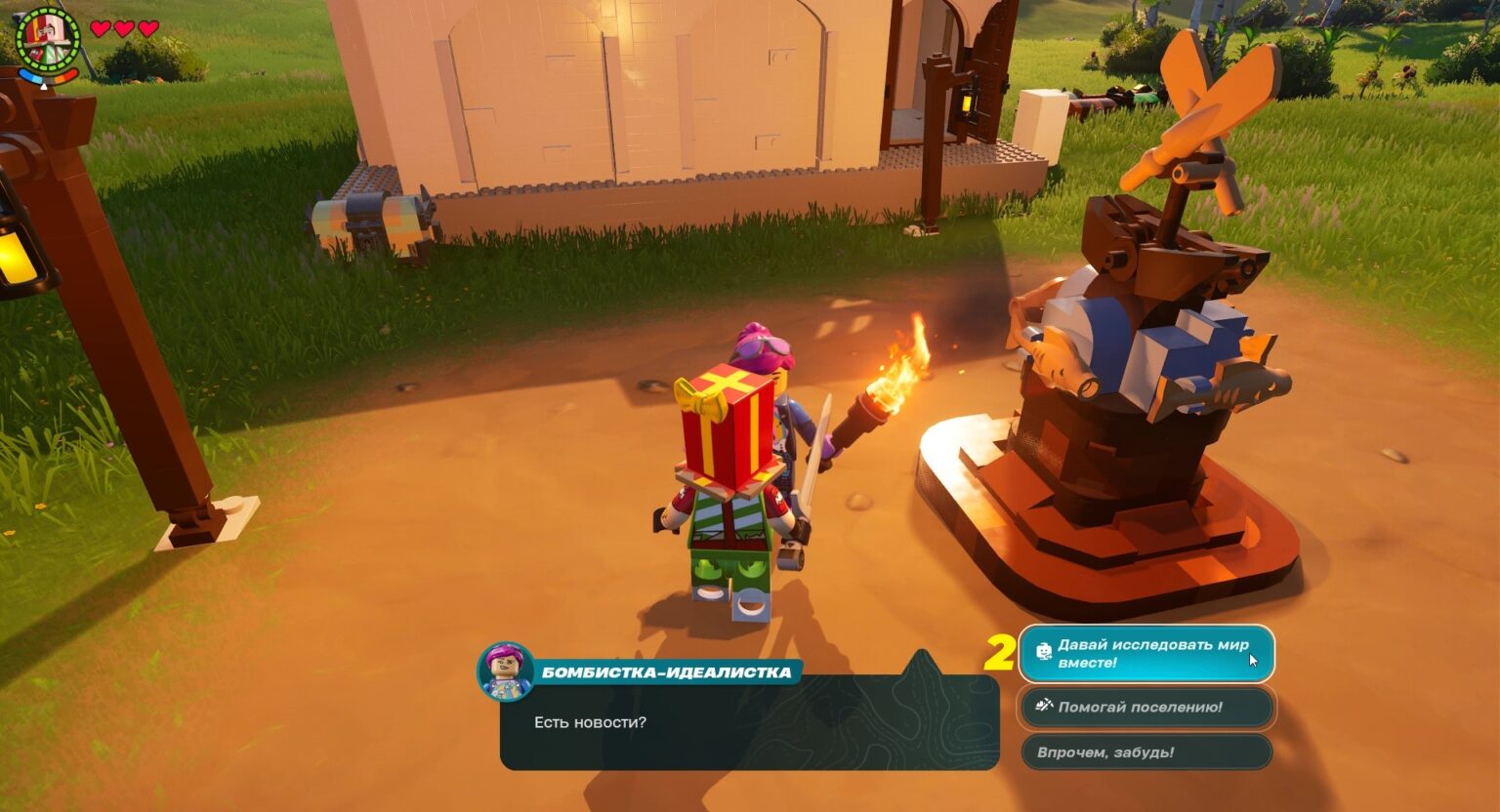Click the pickaxe icon beside Помогай поселению!
The image size is (1500, 812).
click(1043, 708)
